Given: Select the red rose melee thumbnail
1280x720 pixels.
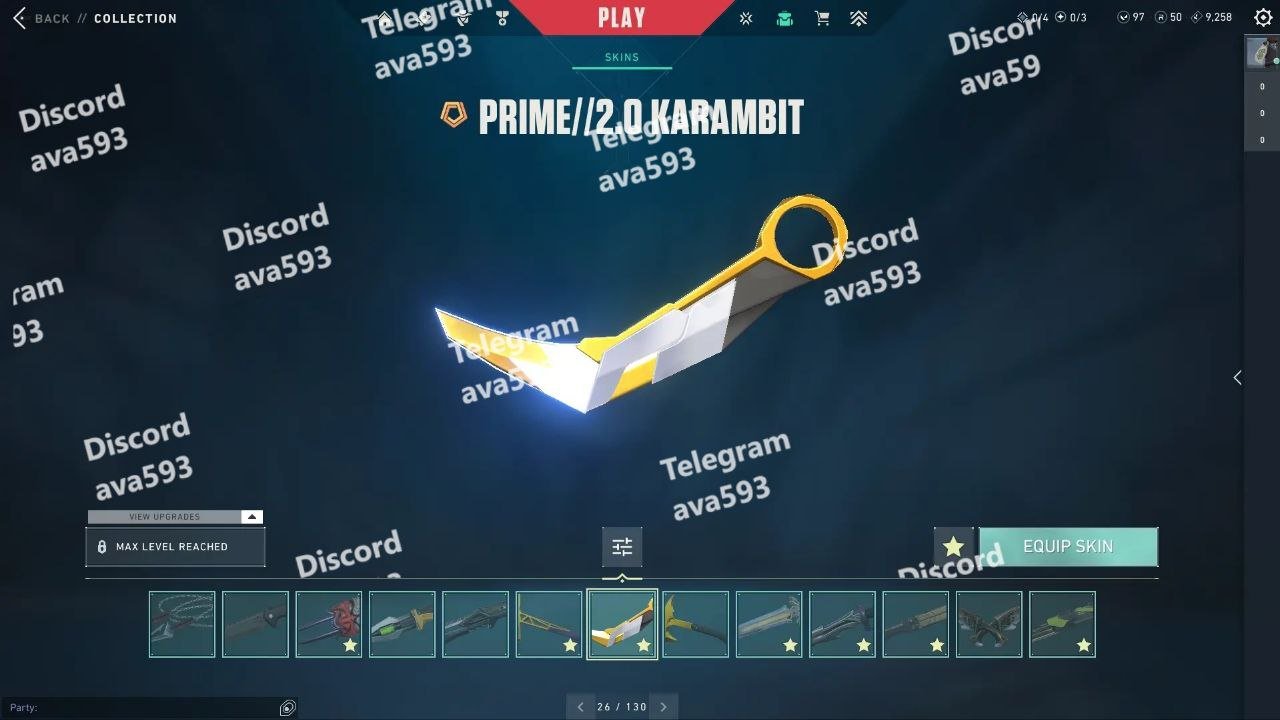Looking at the screenshot, I should click(329, 624).
